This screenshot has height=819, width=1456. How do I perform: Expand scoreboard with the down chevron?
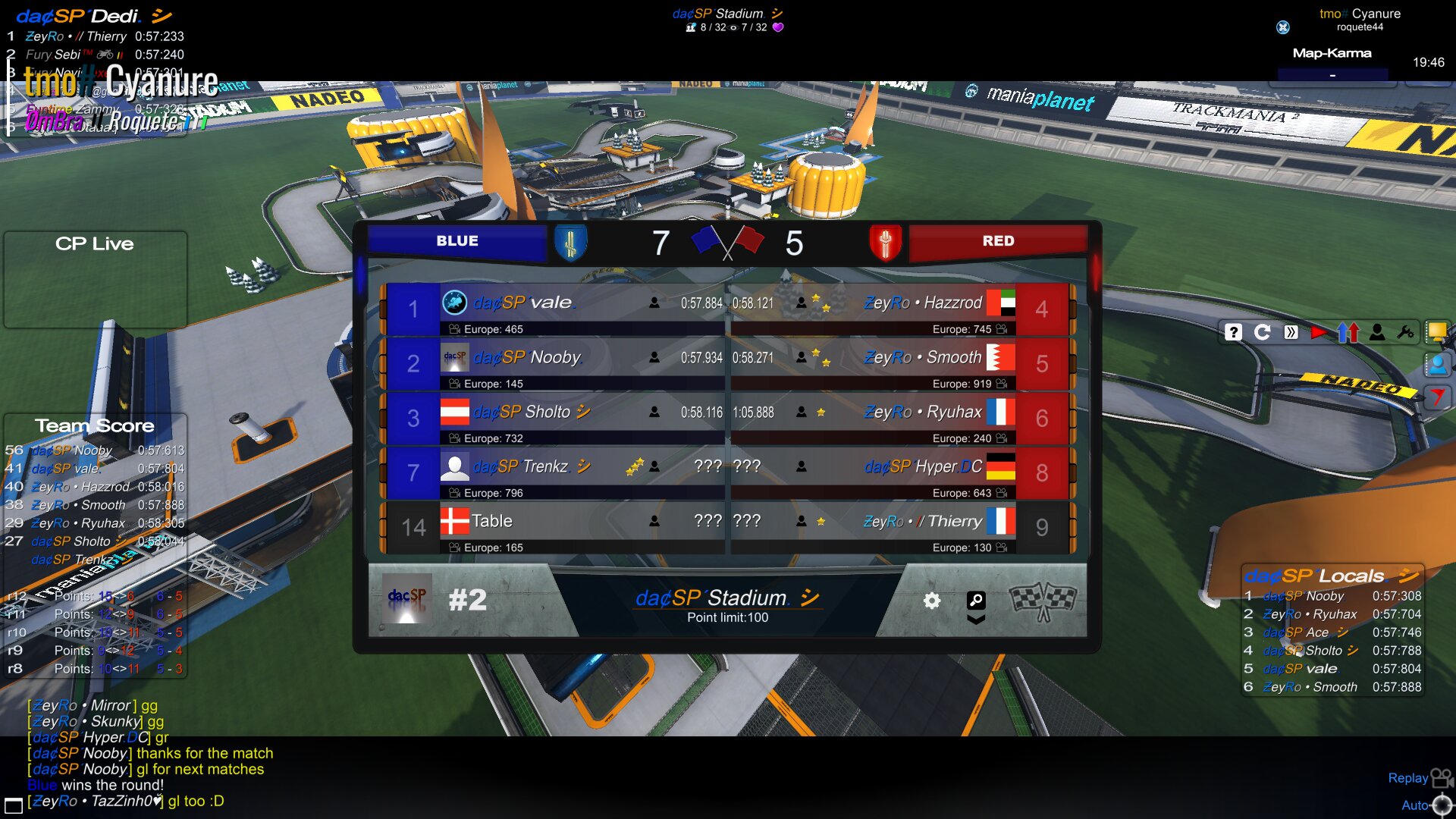coord(976,620)
